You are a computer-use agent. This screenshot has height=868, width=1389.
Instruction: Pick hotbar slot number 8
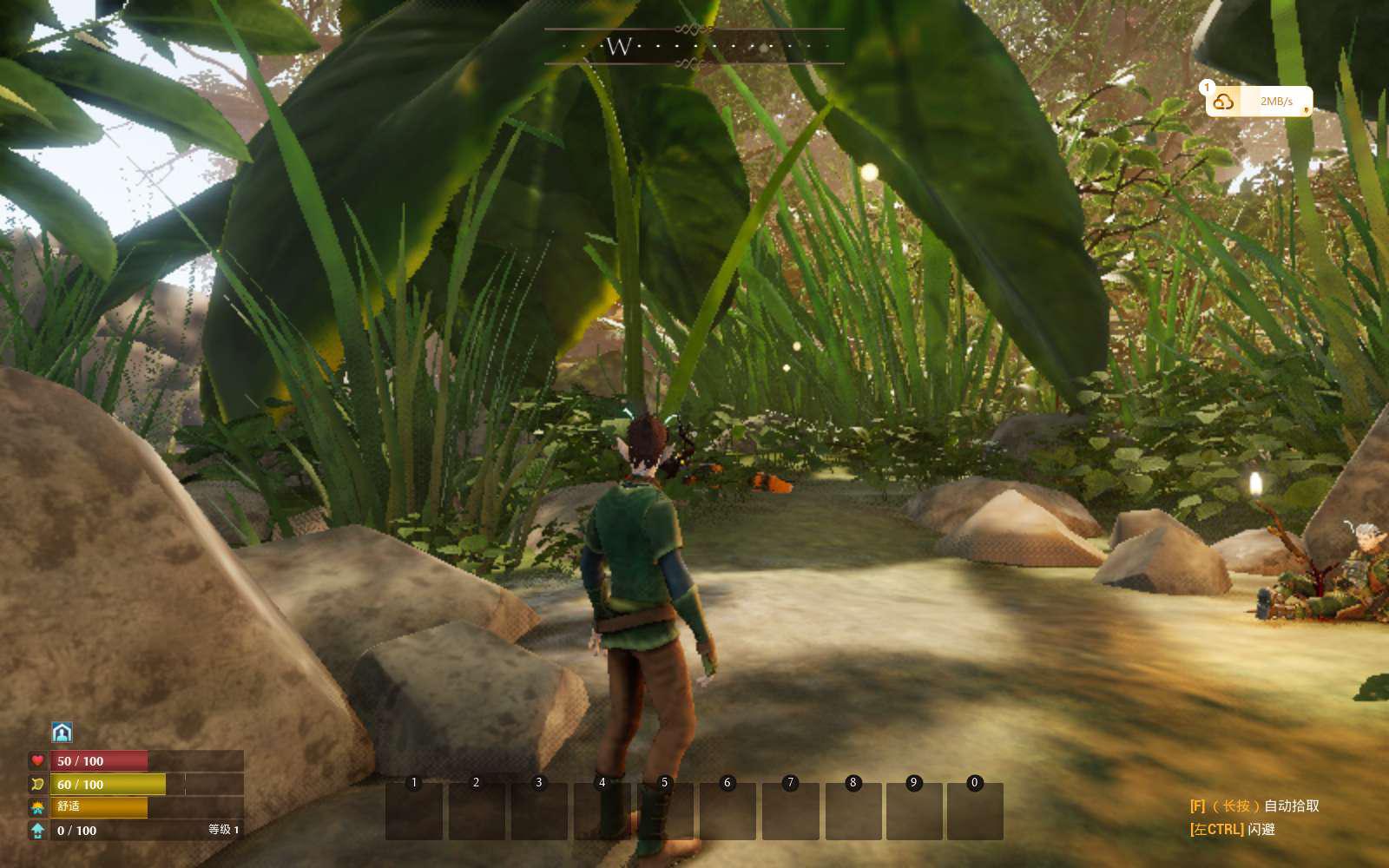click(x=852, y=811)
